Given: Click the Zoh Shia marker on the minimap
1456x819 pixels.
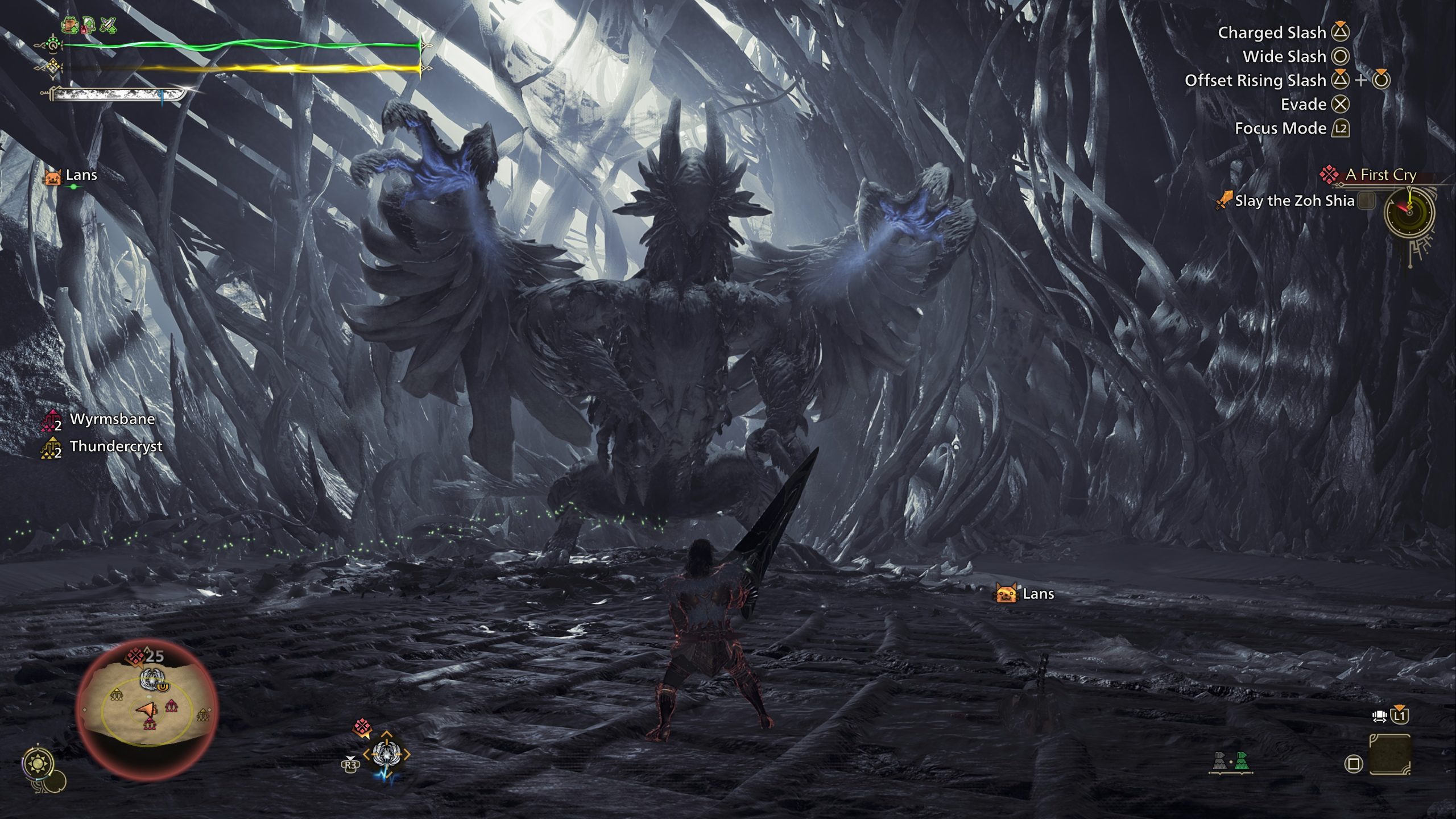Looking at the screenshot, I should [x=151, y=677].
